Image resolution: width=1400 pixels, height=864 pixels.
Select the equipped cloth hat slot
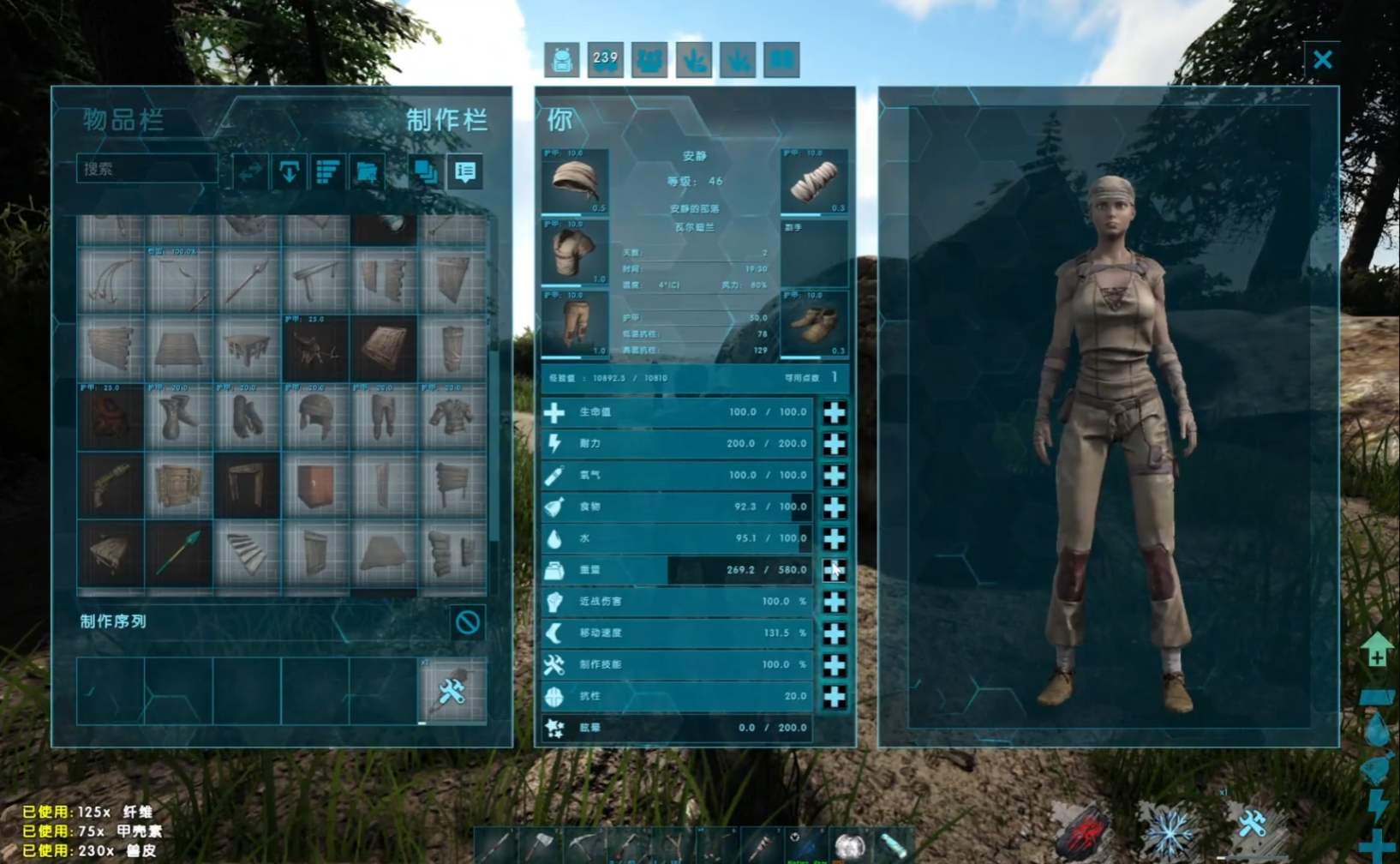[575, 182]
